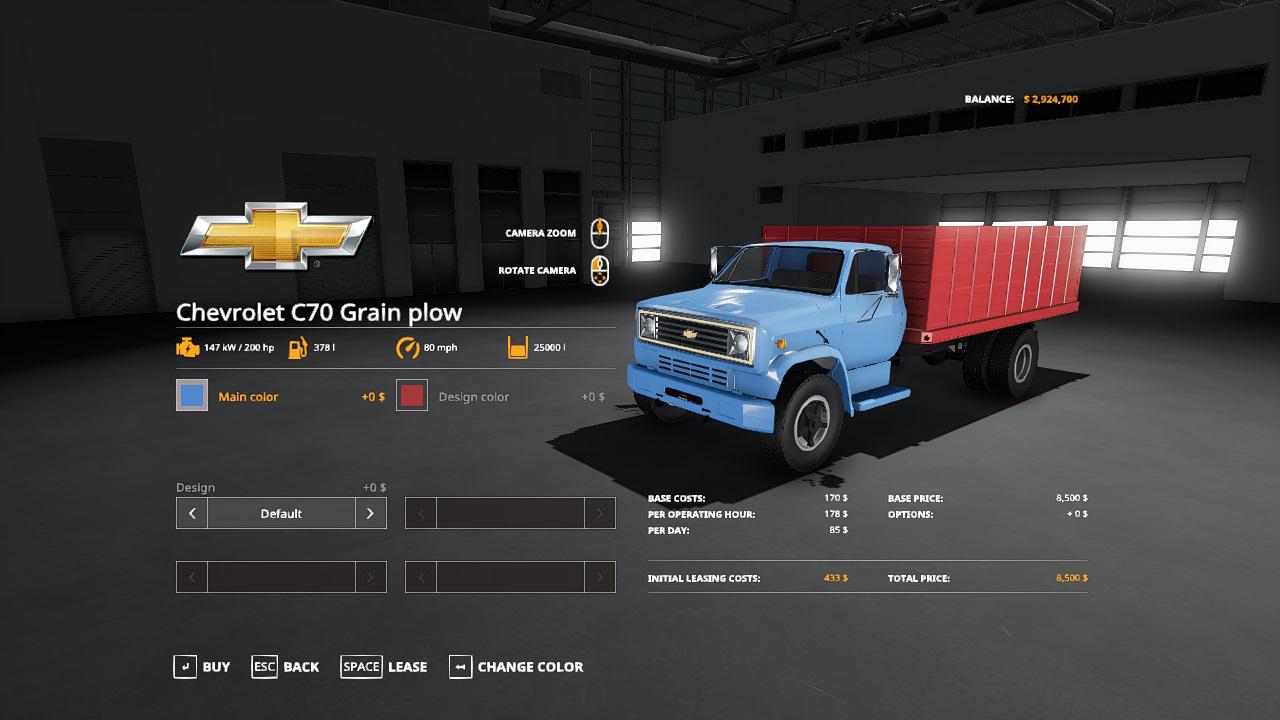Select the red Design color swatch
The width and height of the screenshot is (1280, 720).
tap(412, 396)
